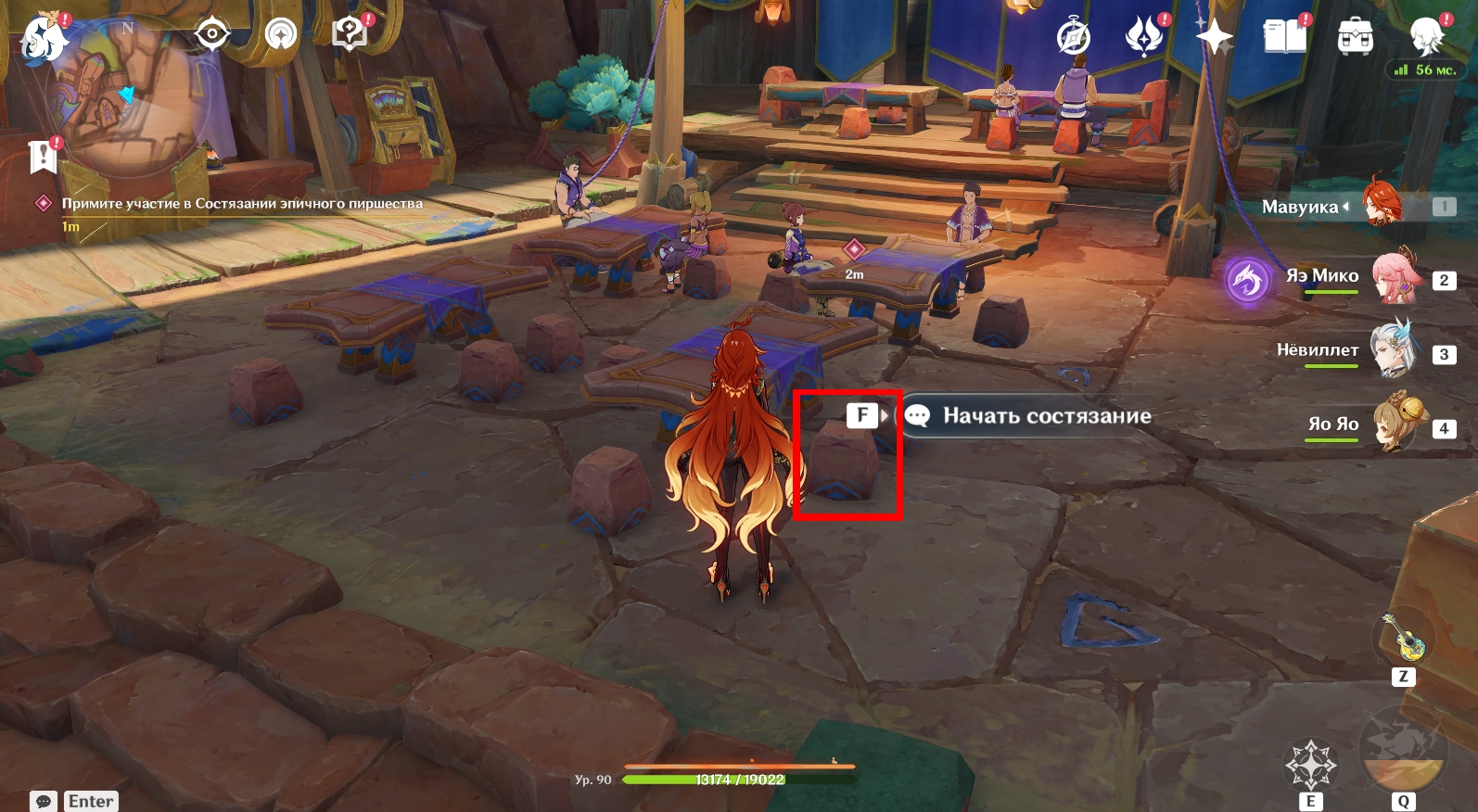Viewport: 1478px width, 812px height.
Task: Open the compass navigation icon
Action: [1074, 37]
